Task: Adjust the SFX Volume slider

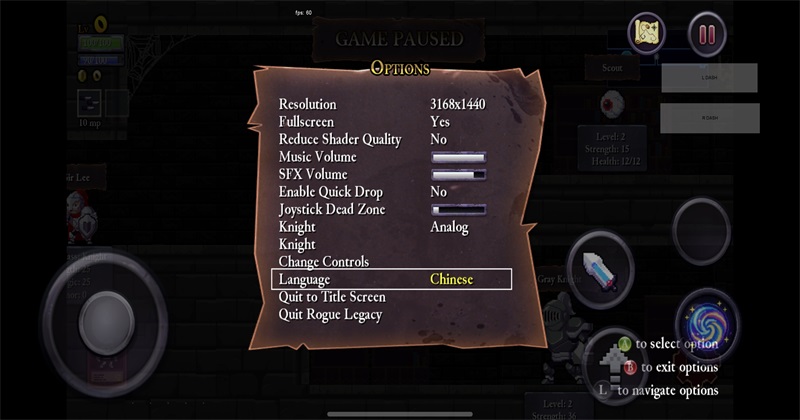Action: point(458,175)
